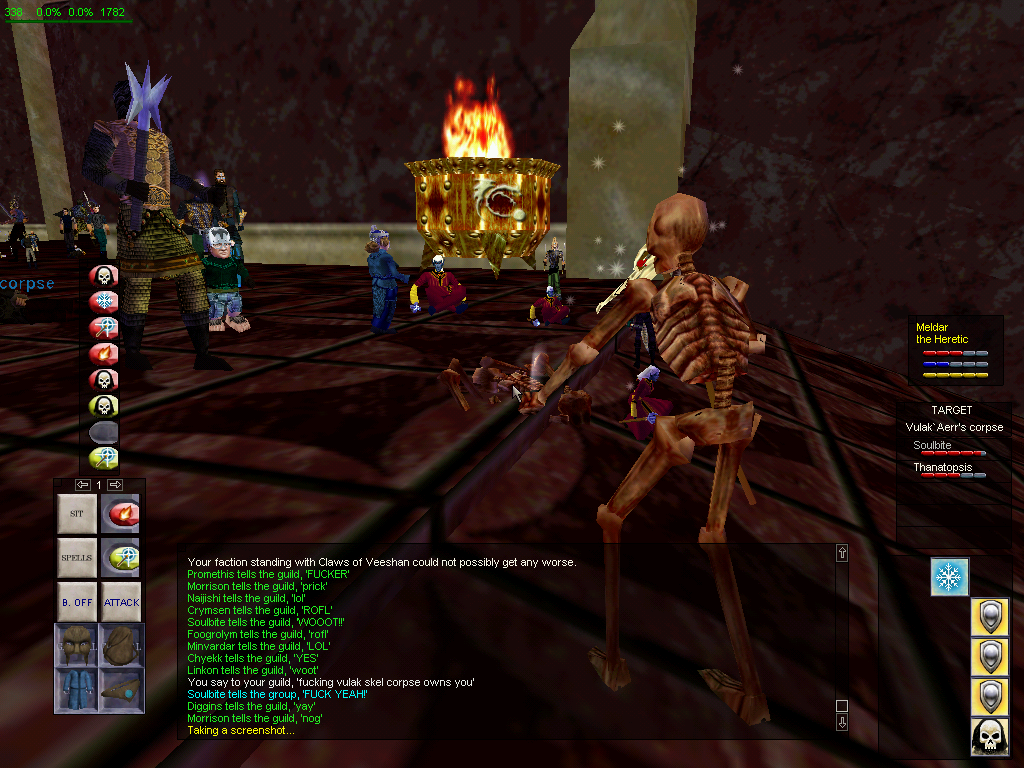This screenshot has height=768, width=1024.
Task: Go to the previous hotbar page arrow
Action: click(x=83, y=485)
